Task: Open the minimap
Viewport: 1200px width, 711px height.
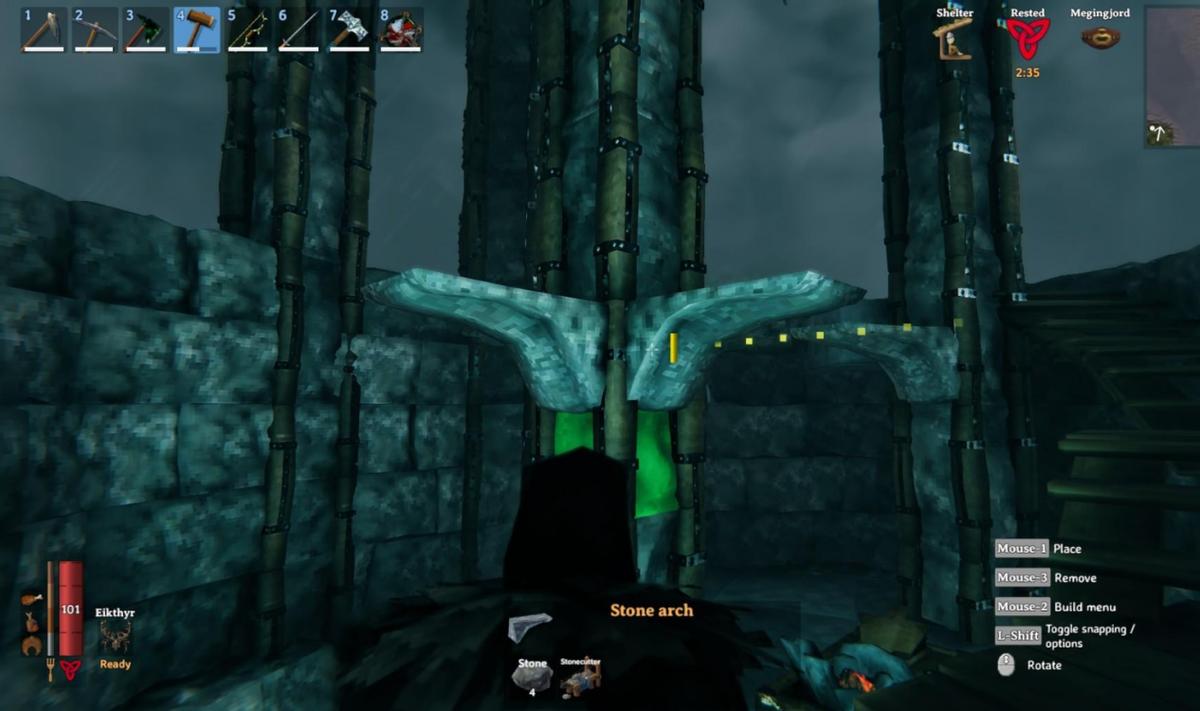Action: pos(1172,76)
